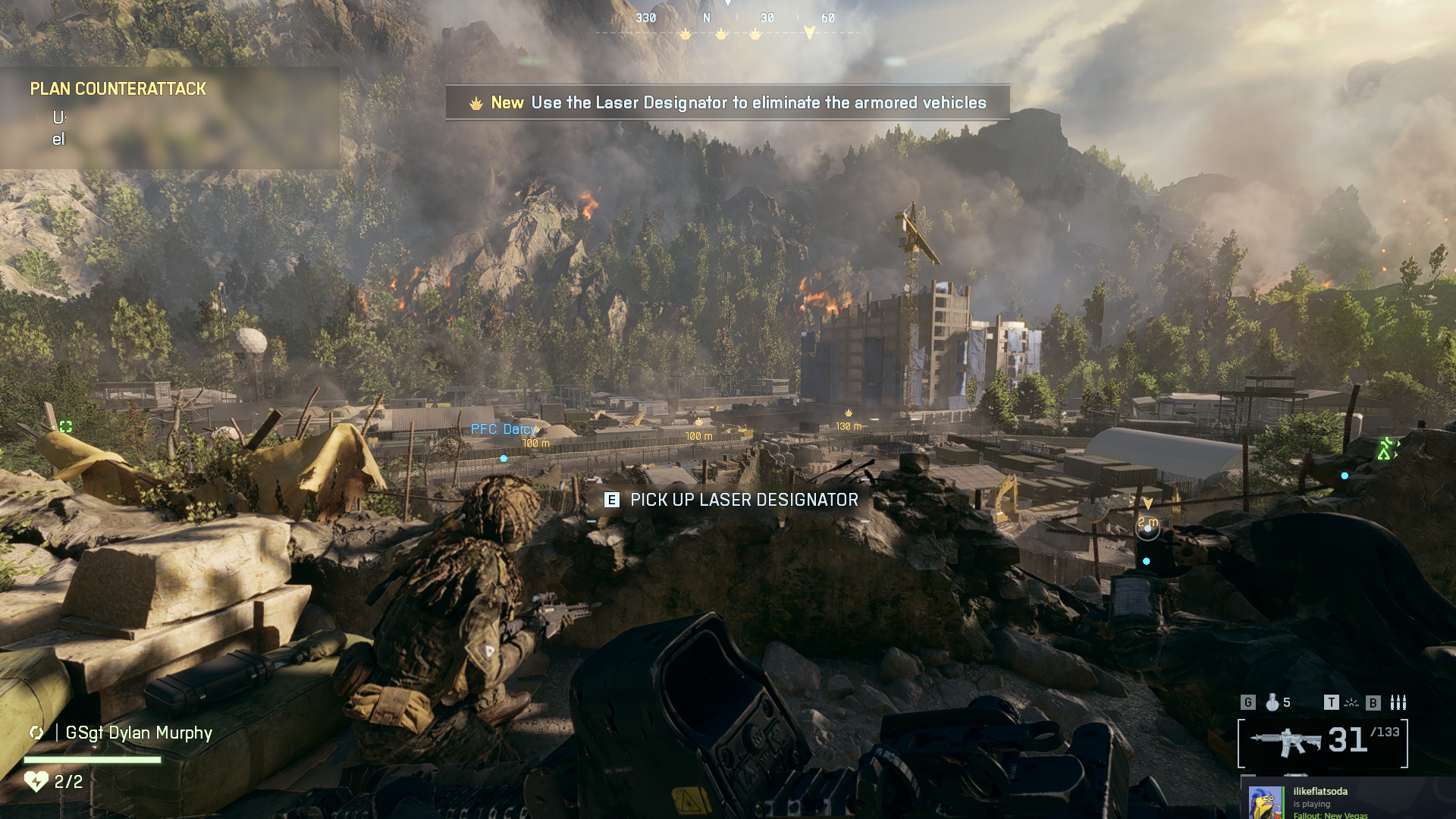Open the Plan Counterattack objective tracker

[118, 89]
